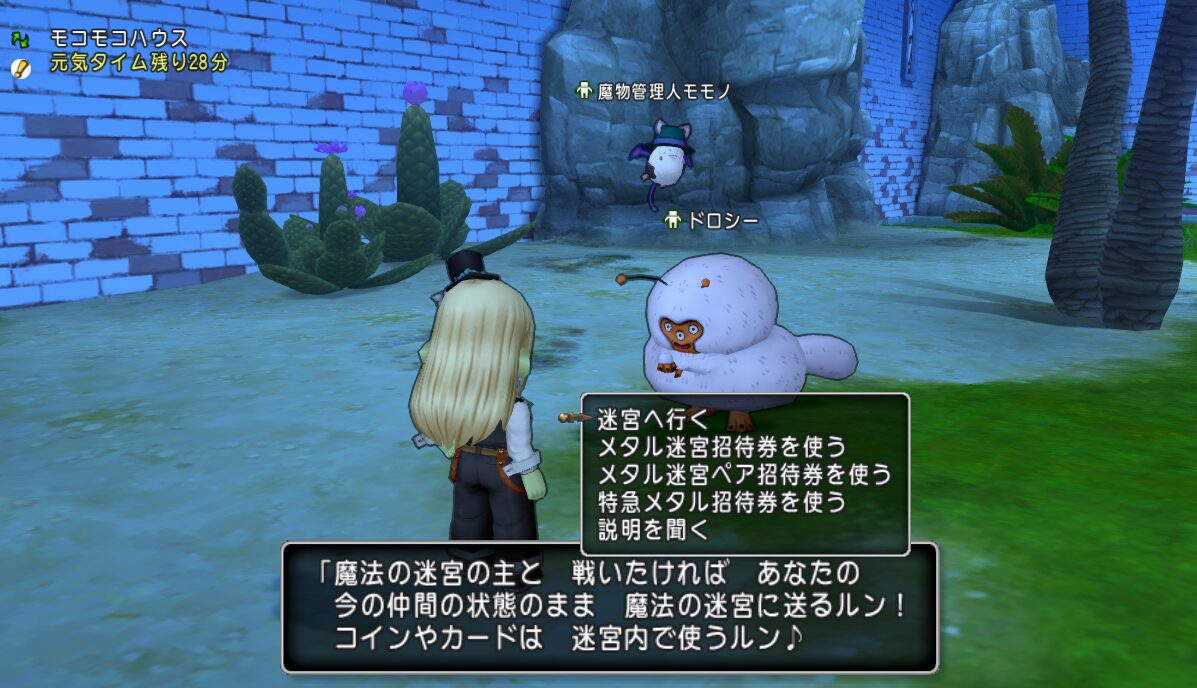Choose the 説明を聞く option

[x=652, y=530]
